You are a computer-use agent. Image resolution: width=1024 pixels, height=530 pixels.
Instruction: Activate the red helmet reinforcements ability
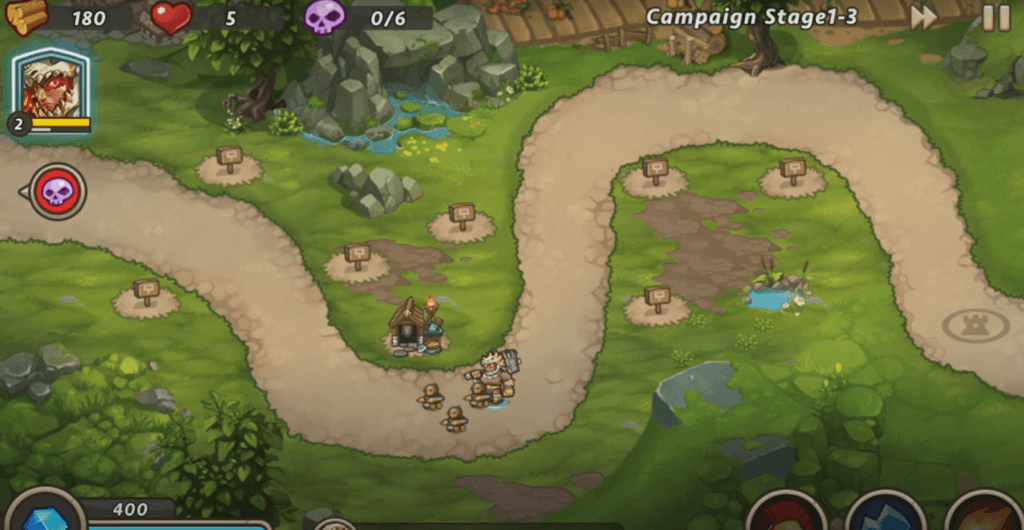click(x=785, y=513)
